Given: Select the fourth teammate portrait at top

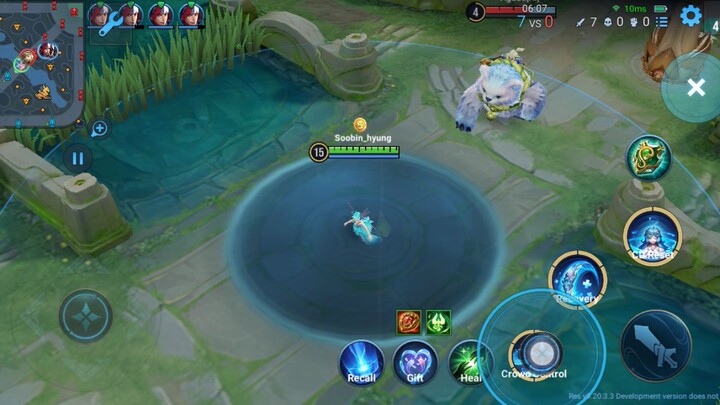Looking at the screenshot, I should tap(190, 15).
